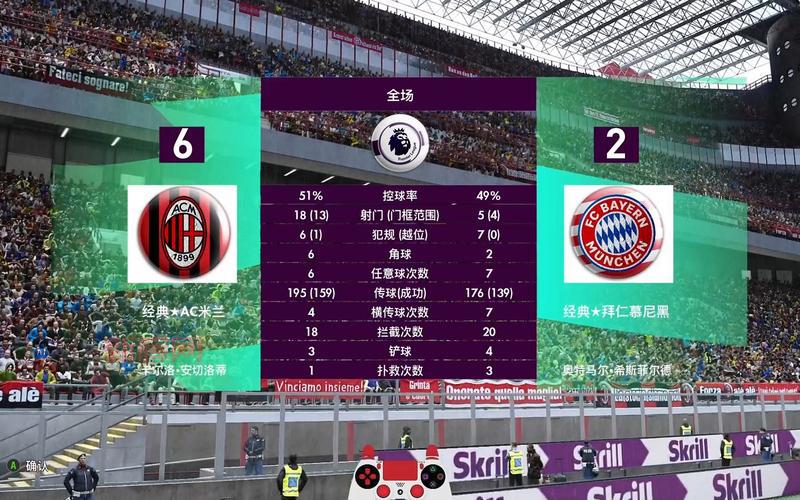Select the 全场 full-match stats header
The image size is (800, 500).
[x=399, y=95]
